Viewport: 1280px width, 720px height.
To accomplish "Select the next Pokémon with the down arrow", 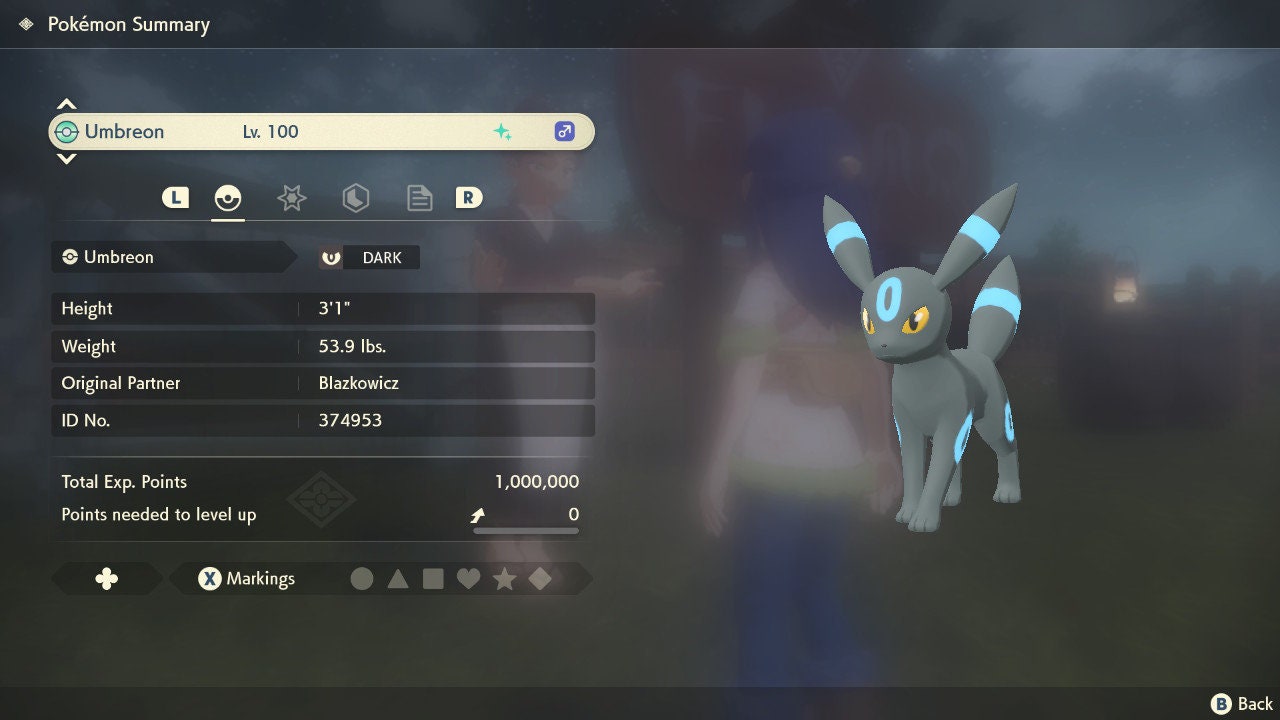I will 66,158.
